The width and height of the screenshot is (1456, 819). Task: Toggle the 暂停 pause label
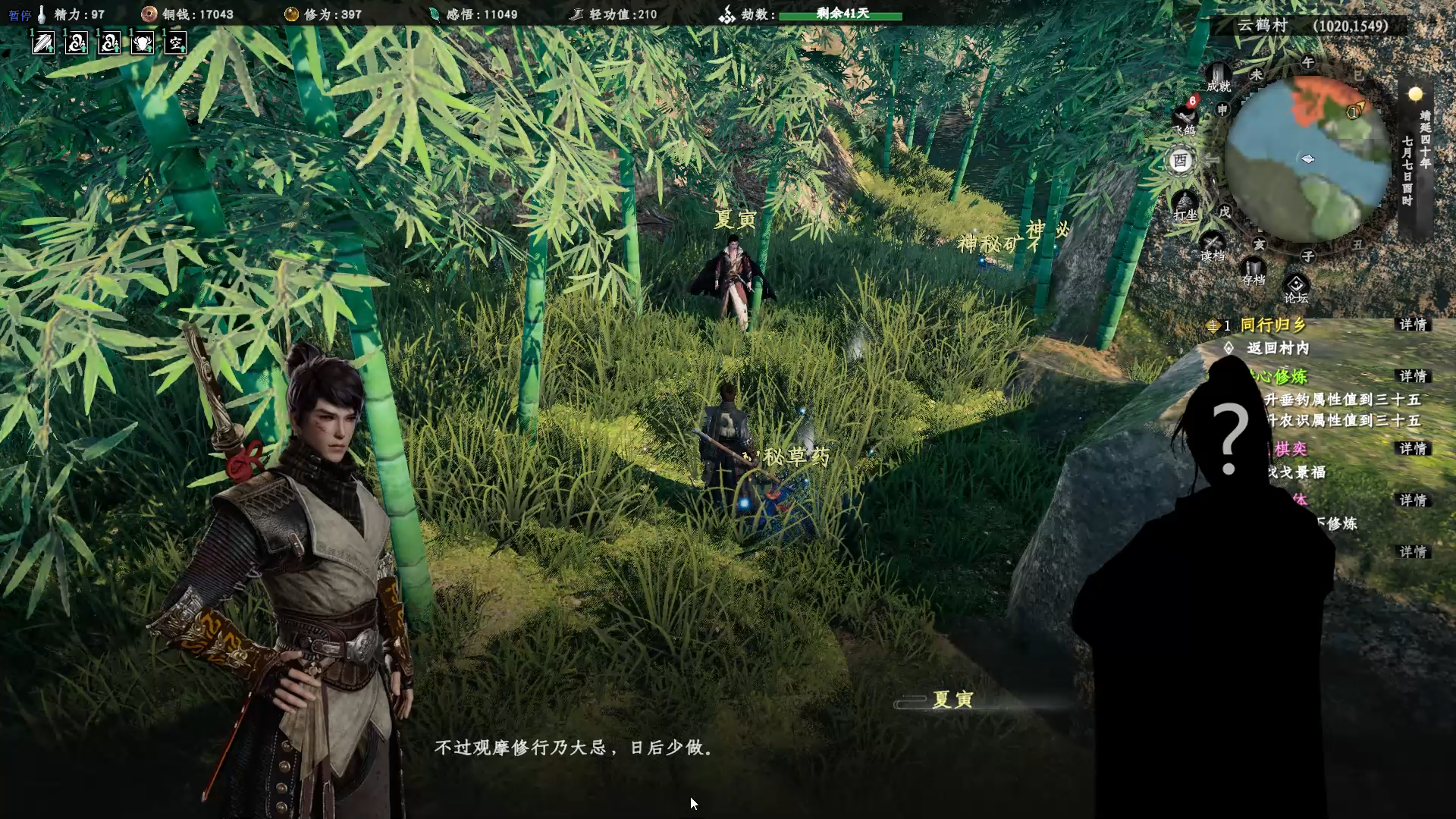tap(20, 15)
